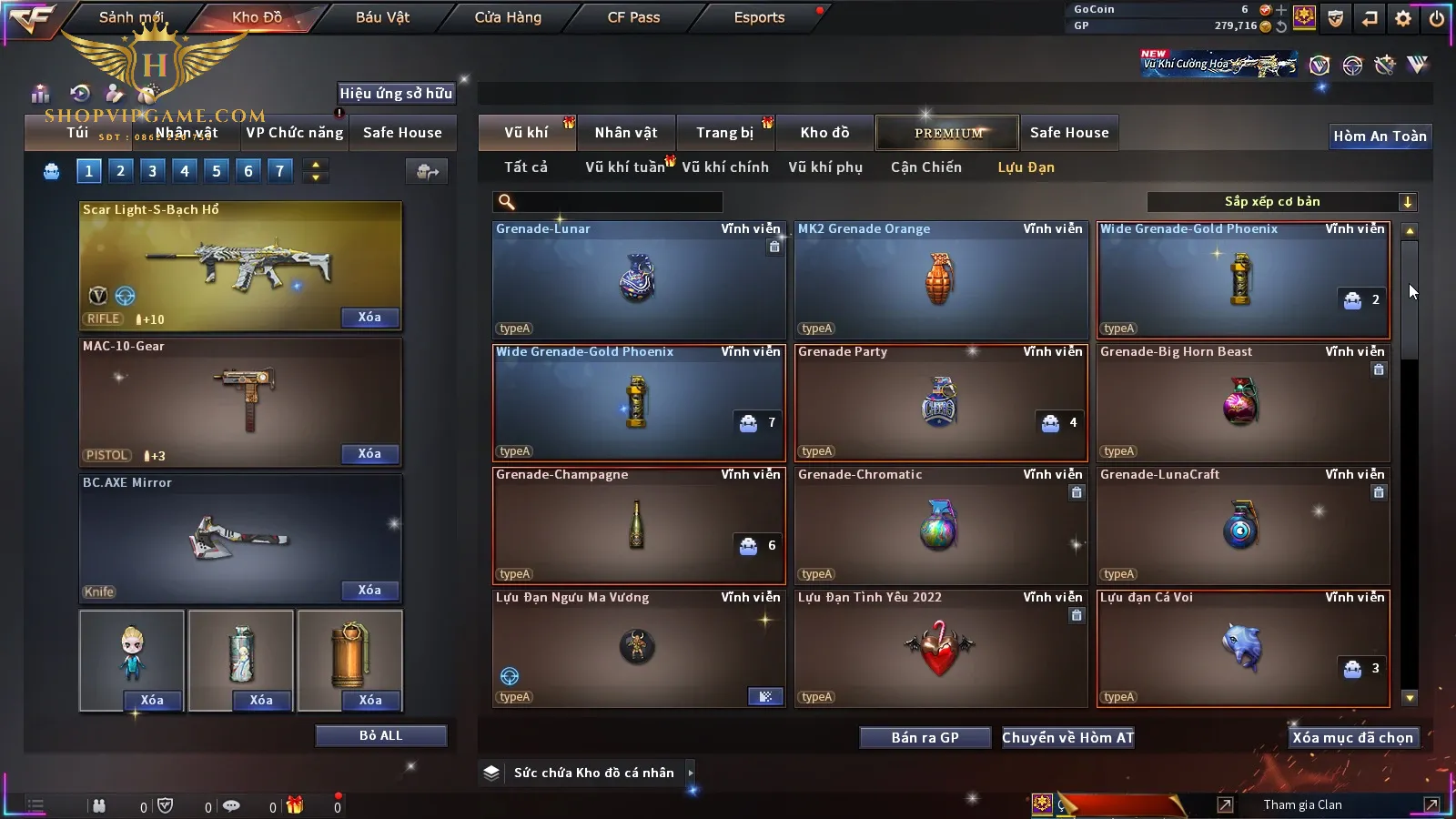Viewport: 1456px width, 819px height.
Task: Select Lựu Đạn Tình Yêu 2022
Action: (940, 649)
